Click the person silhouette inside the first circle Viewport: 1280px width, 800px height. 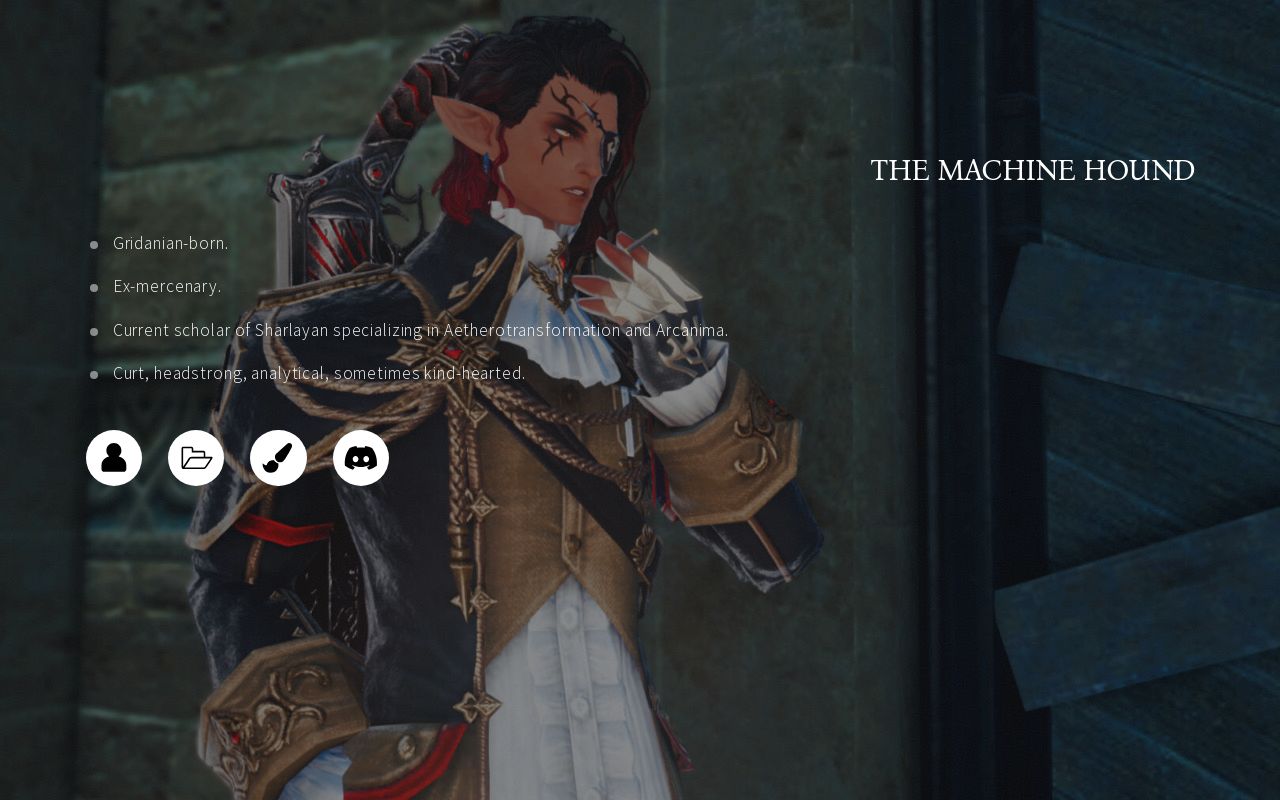[113, 457]
